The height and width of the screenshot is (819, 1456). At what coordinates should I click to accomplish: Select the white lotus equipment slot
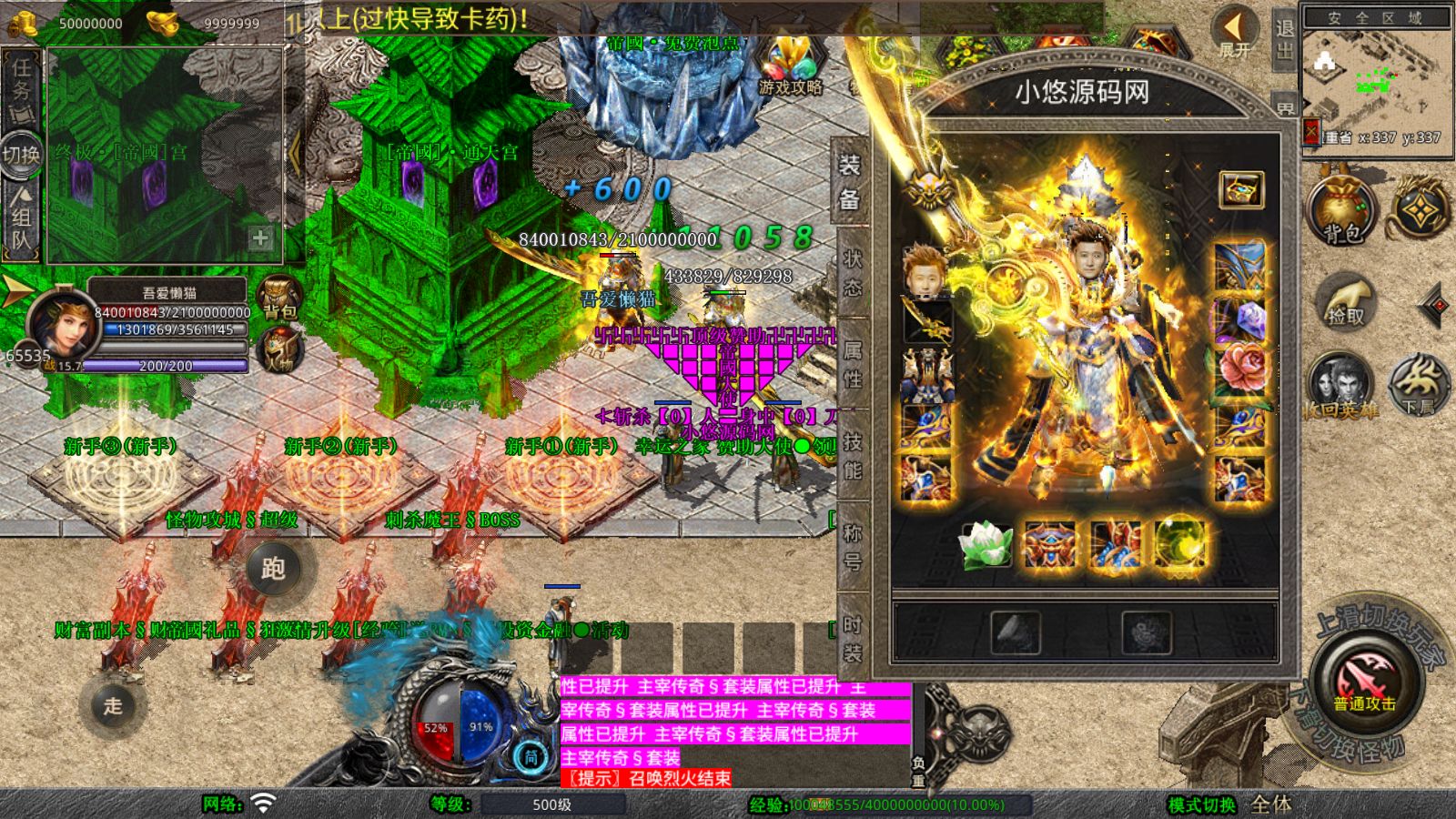986,544
